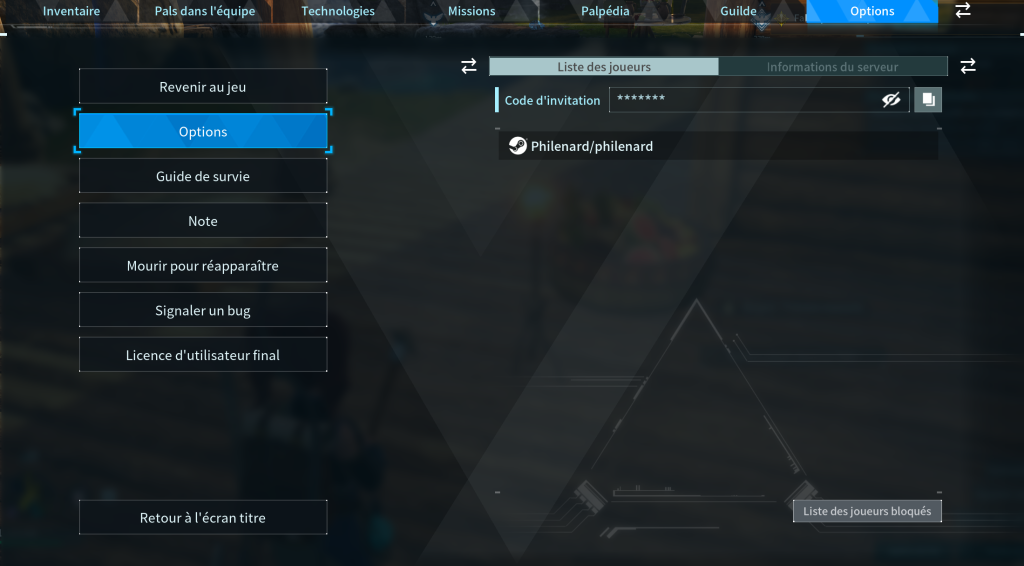This screenshot has height=566, width=1024.
Task: Open the Technologies tab
Action: point(338,12)
